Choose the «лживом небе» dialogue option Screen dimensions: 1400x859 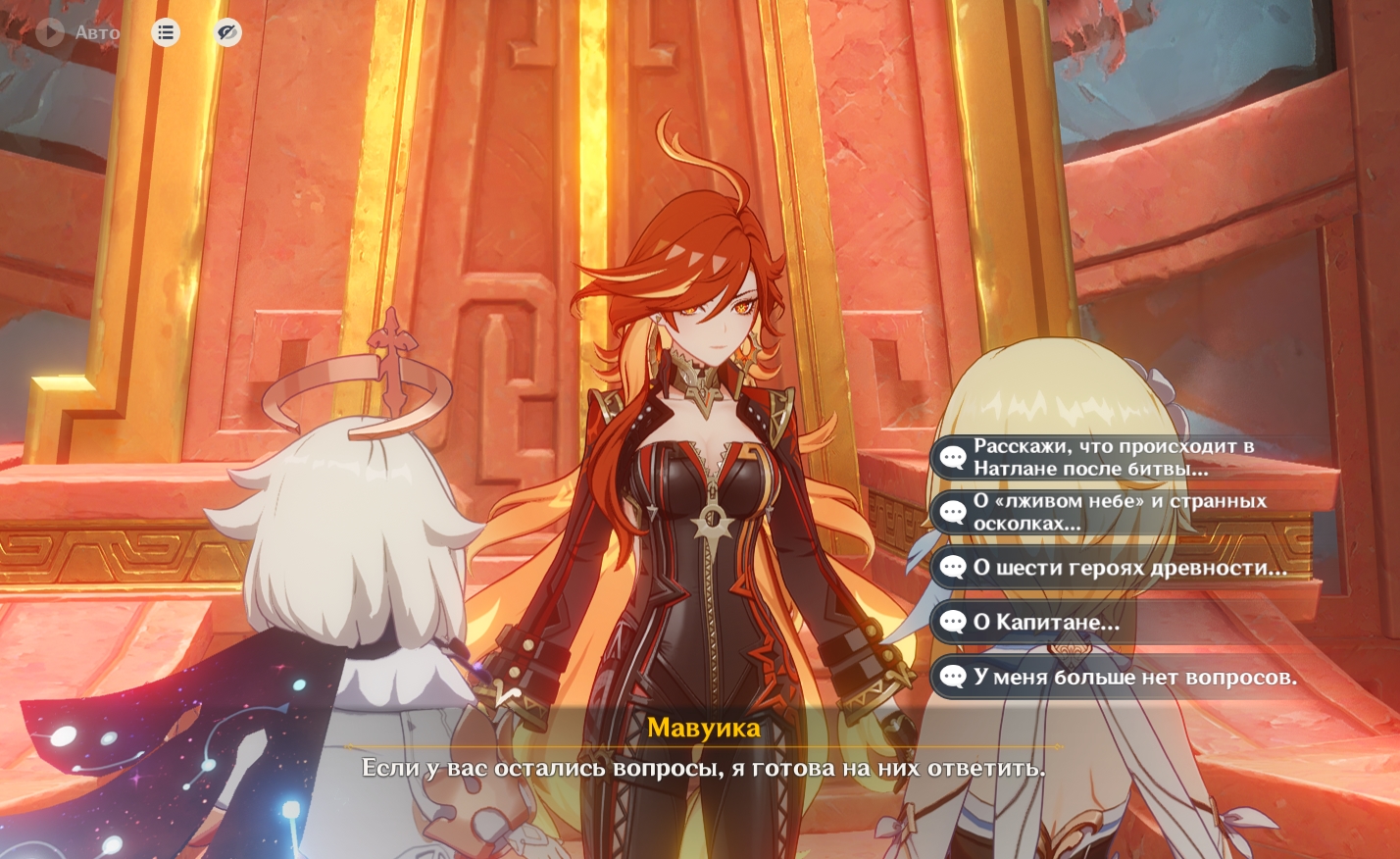[1119, 512]
